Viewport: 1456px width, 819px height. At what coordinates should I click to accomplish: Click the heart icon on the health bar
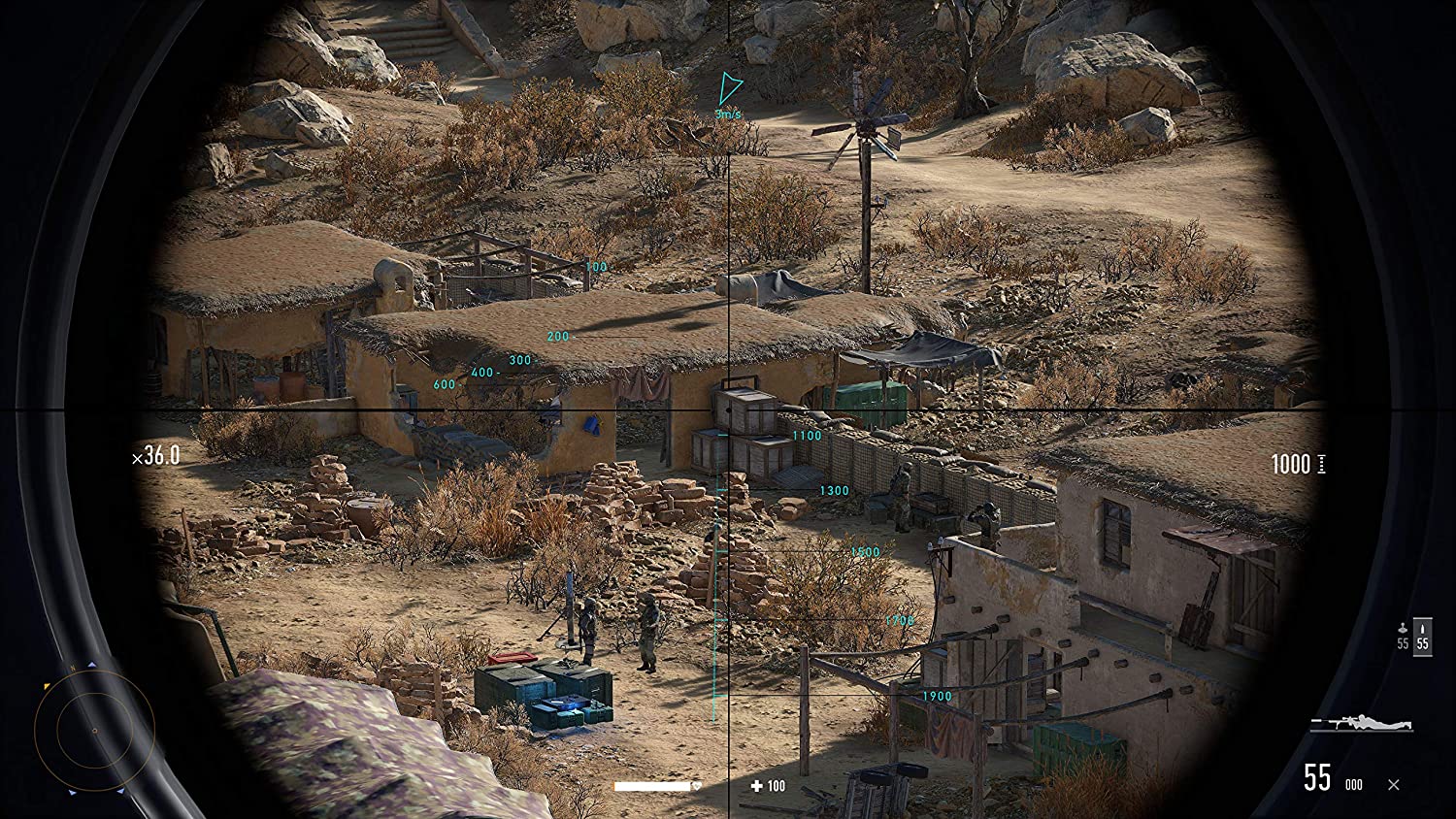pyautogui.click(x=696, y=786)
